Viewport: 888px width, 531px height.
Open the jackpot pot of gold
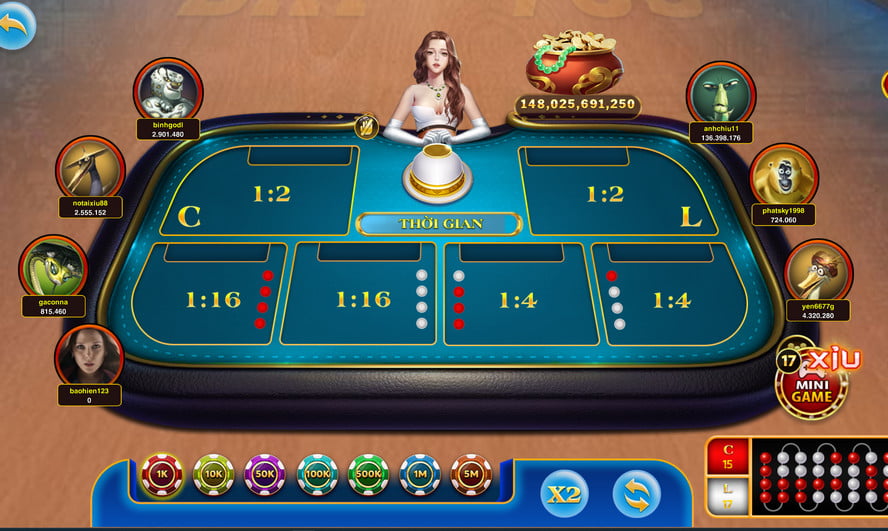tap(574, 64)
